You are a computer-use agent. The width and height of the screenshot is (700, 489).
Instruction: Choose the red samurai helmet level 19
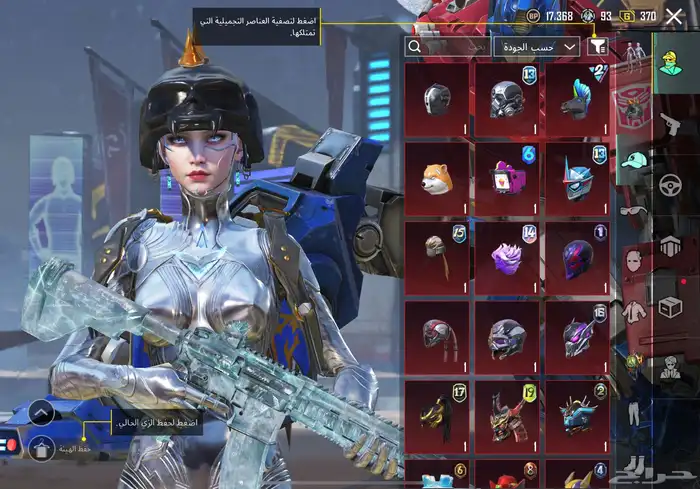(x=507, y=416)
